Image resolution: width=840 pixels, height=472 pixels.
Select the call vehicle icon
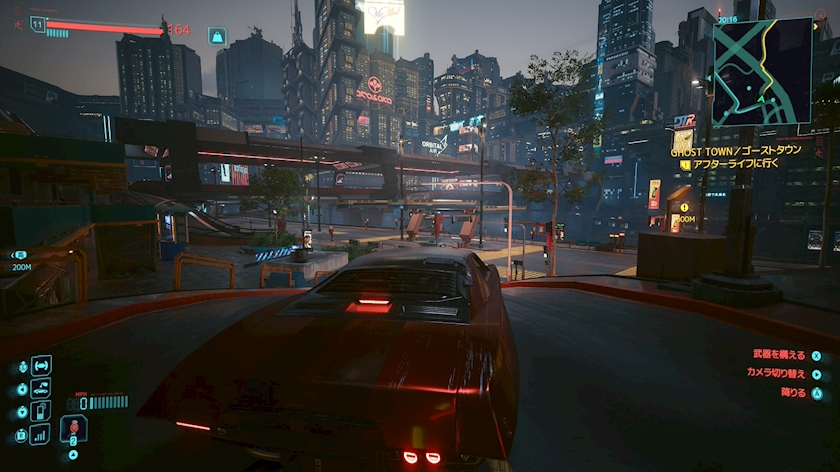pos(41,388)
